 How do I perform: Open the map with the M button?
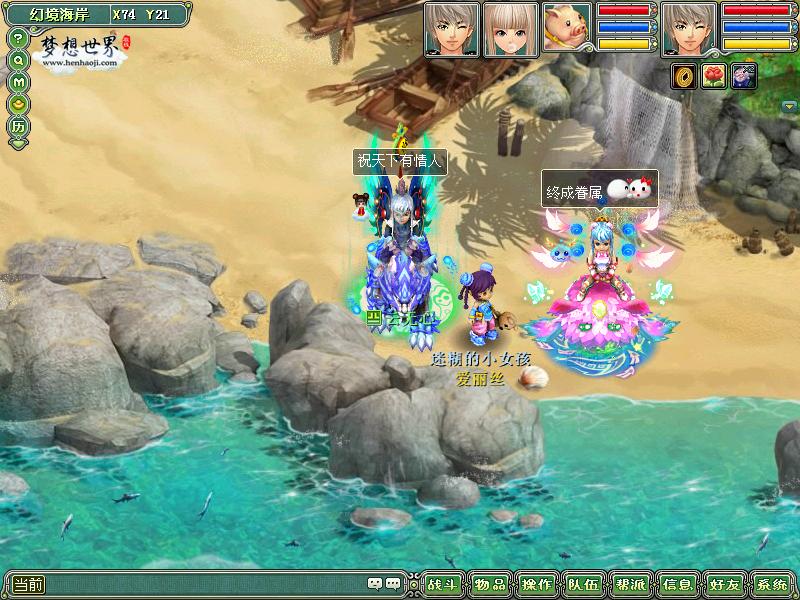pos(18,81)
